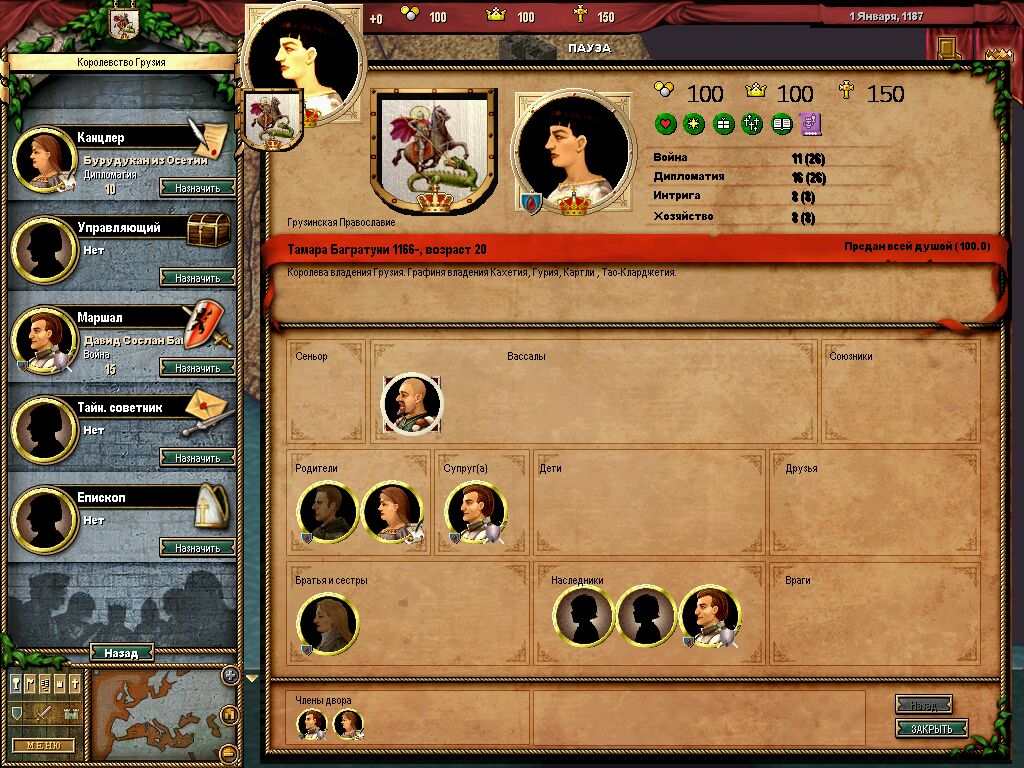This screenshot has height=768, width=1024.
Task: Close the character window with ЗАКРЫТЬ
Action: point(931,728)
